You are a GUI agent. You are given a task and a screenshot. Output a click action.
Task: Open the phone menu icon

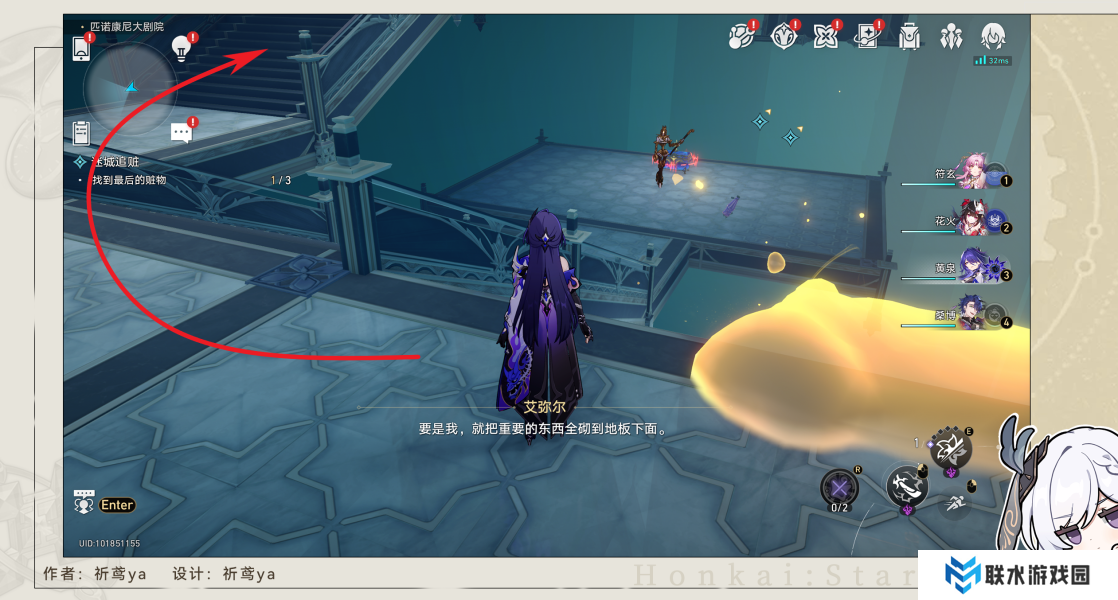coord(82,47)
